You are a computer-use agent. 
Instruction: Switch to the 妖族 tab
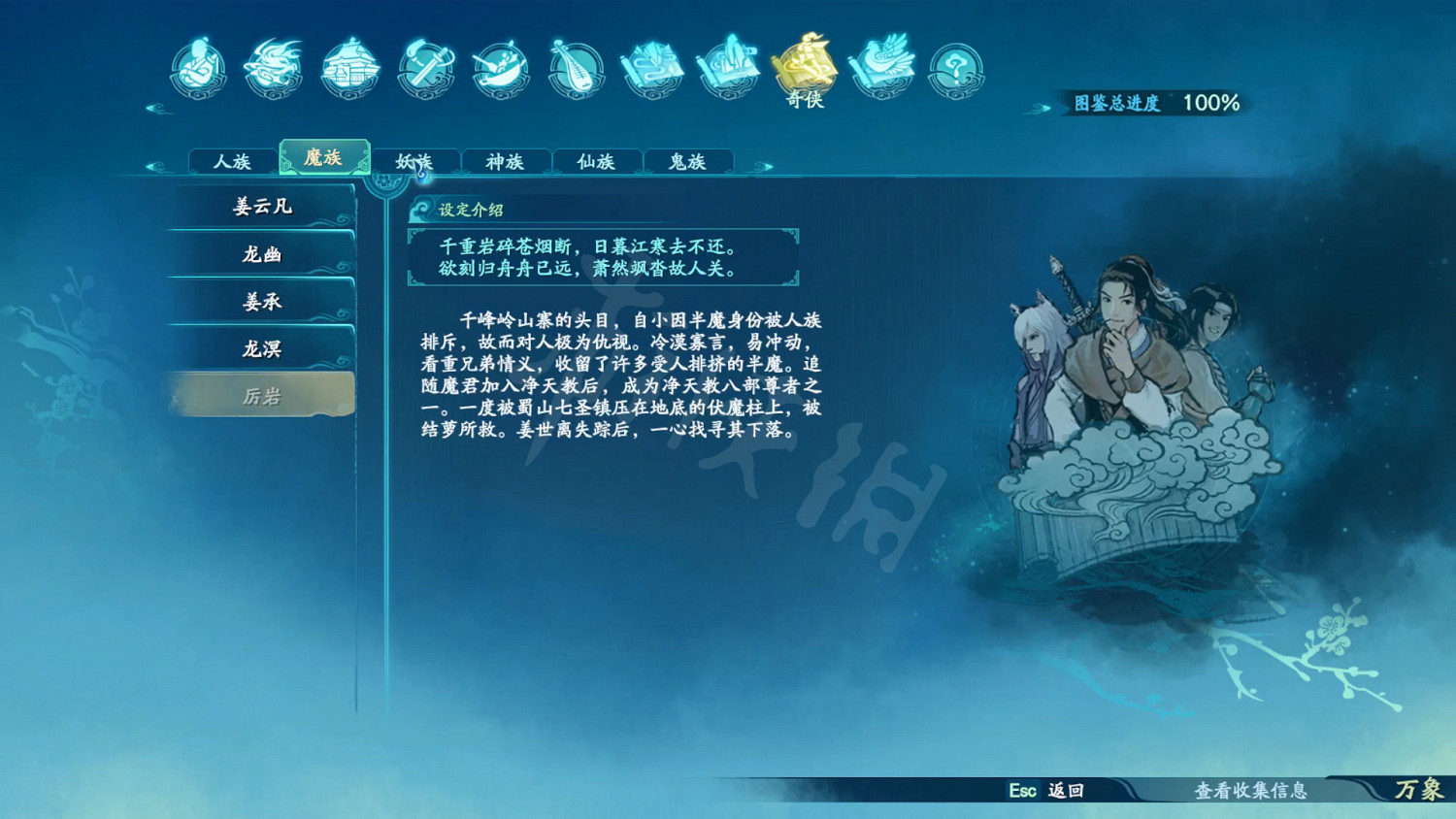click(414, 161)
